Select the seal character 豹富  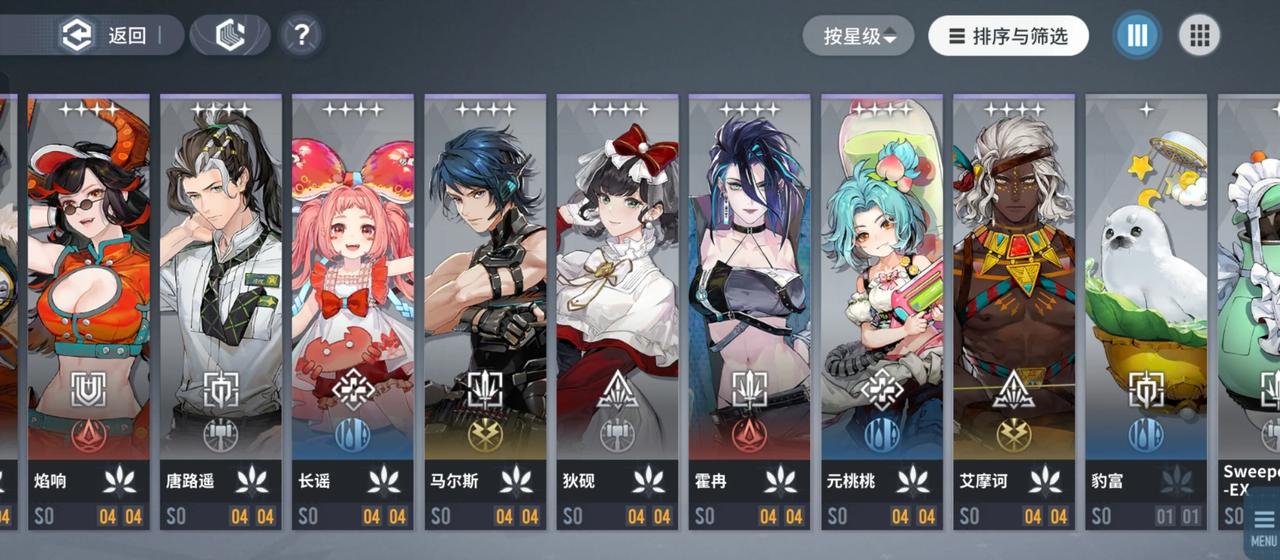1145,300
